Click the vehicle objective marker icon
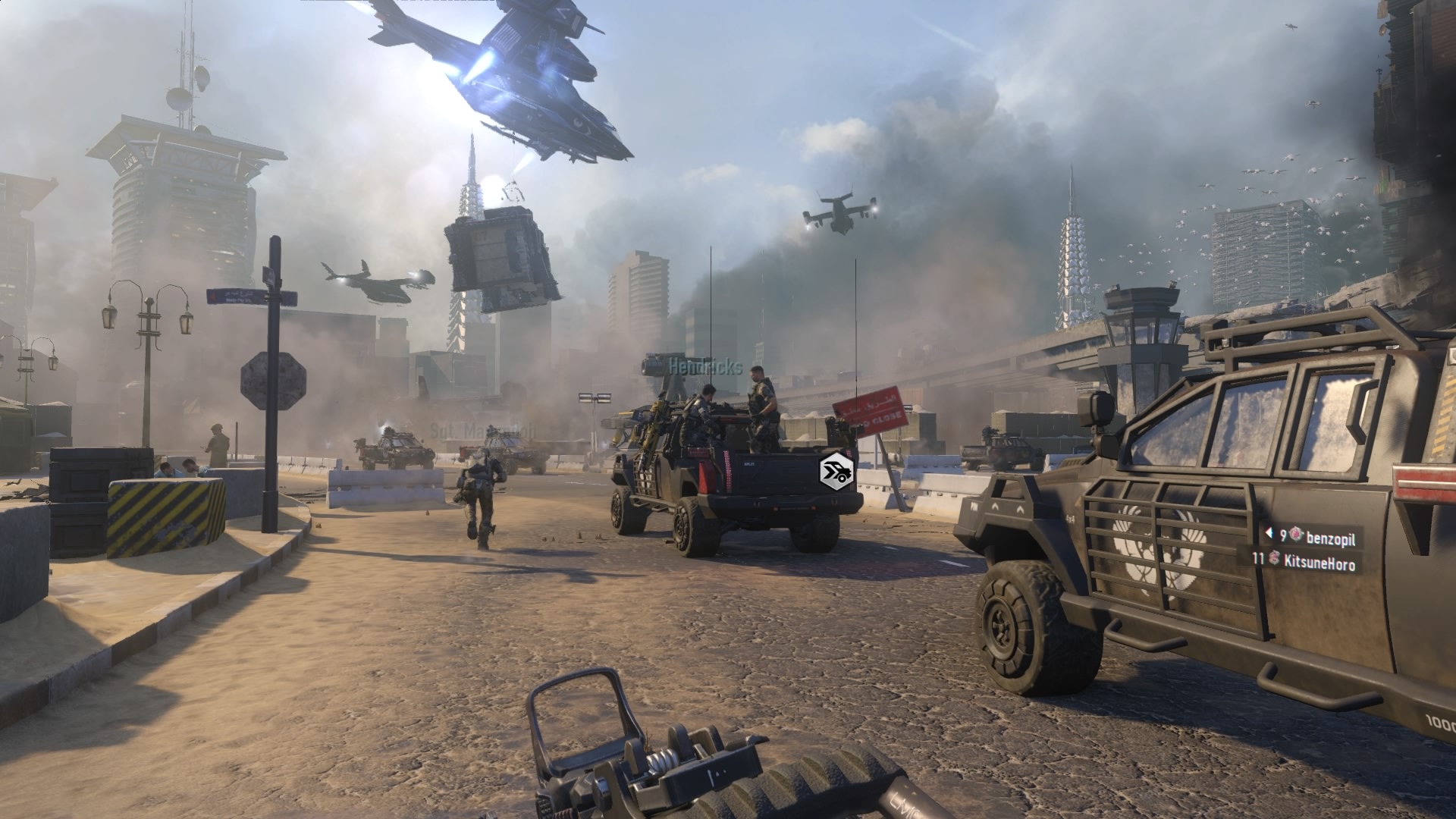The width and height of the screenshot is (1456, 819). (x=837, y=471)
